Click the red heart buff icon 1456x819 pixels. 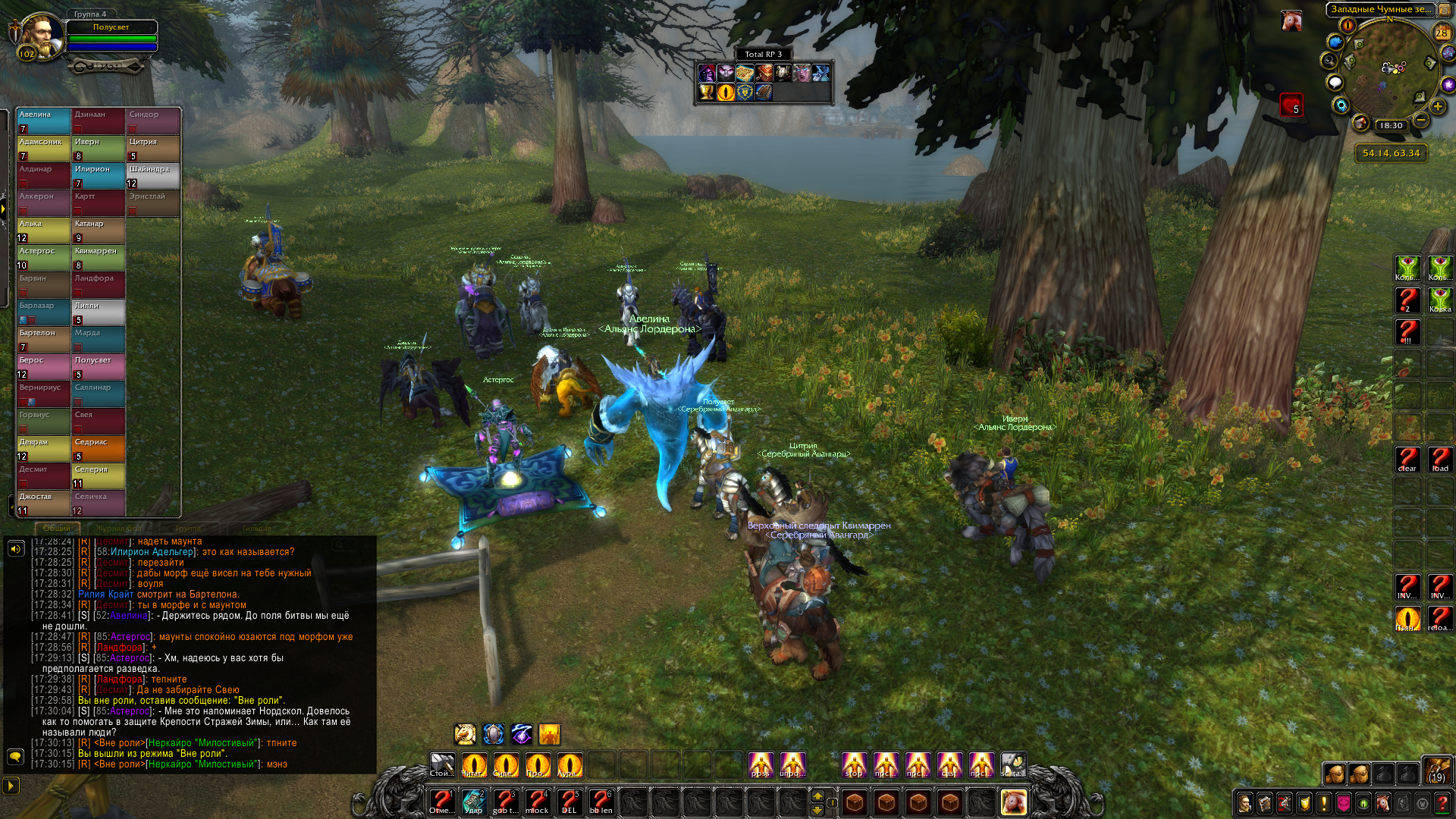click(1291, 105)
